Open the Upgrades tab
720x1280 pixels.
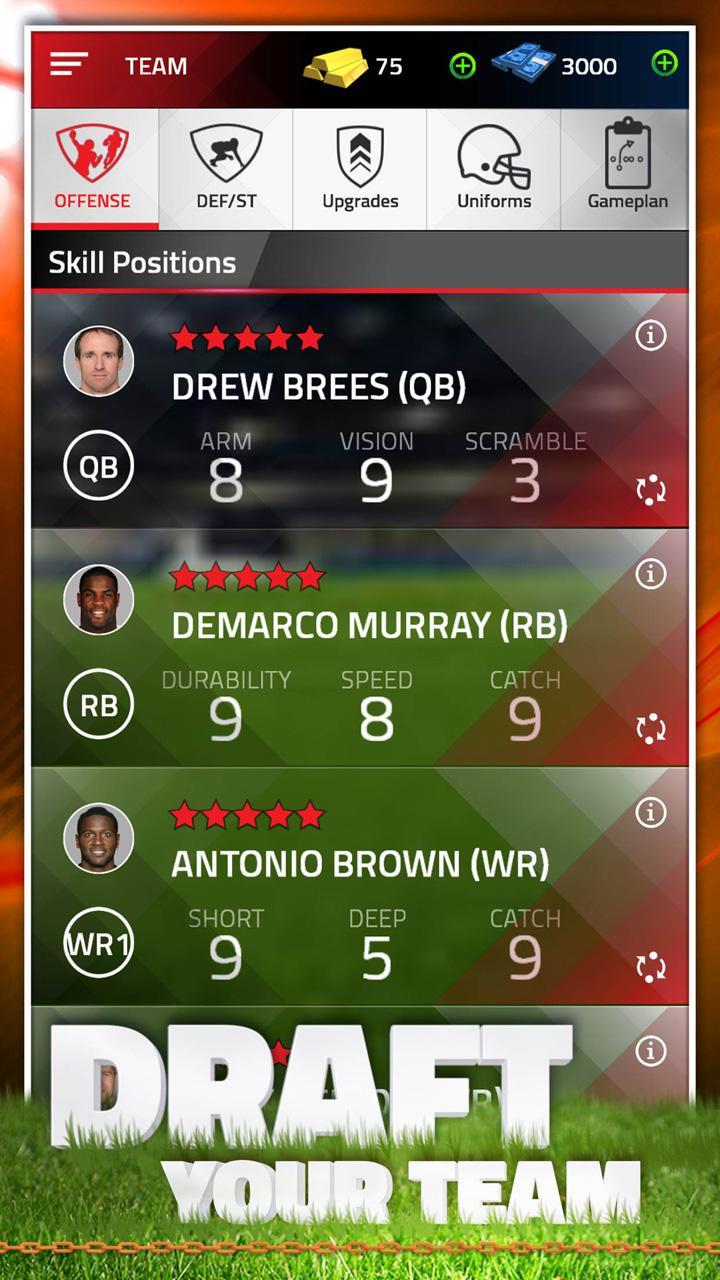click(360, 169)
